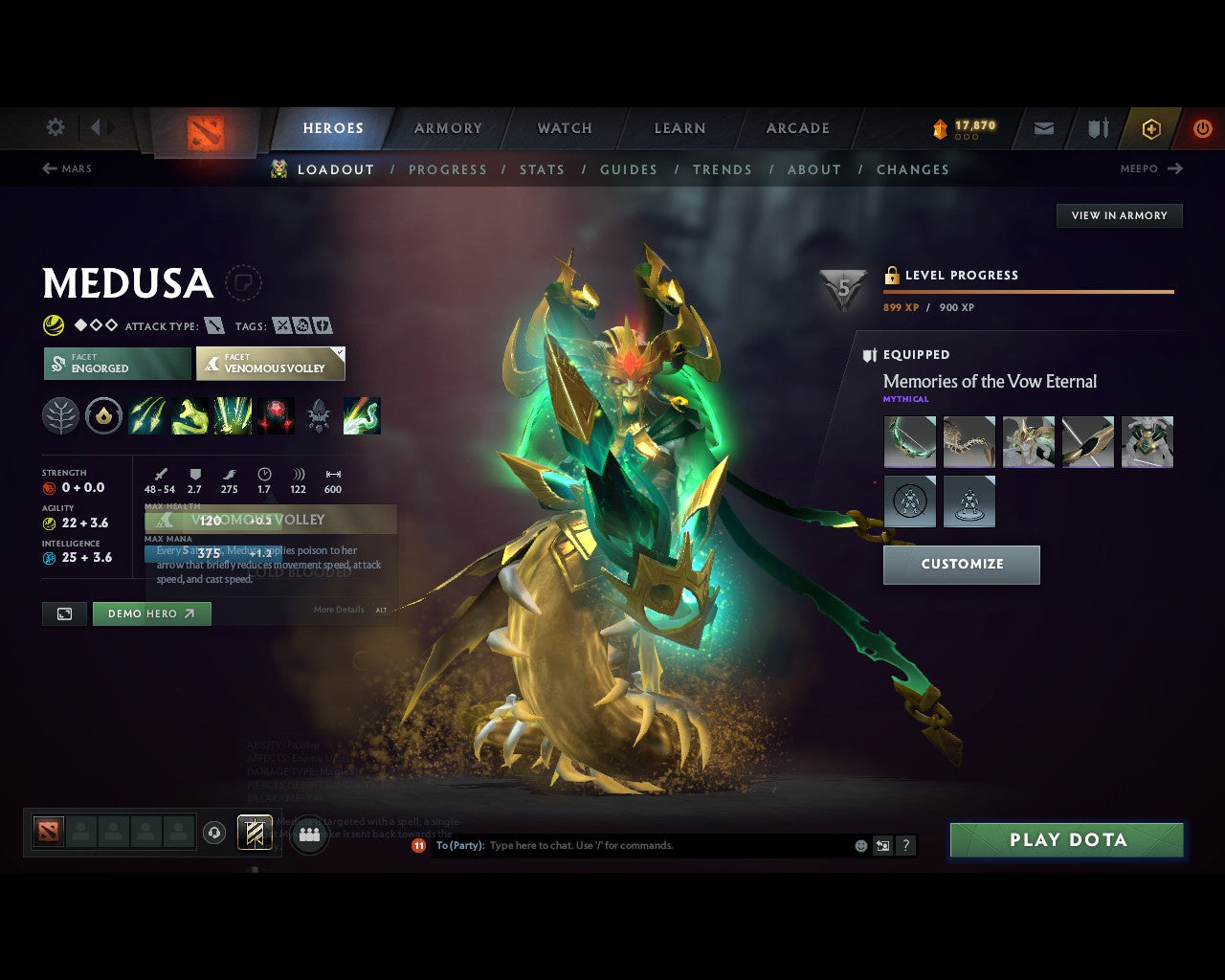The width and height of the screenshot is (1225, 980).
Task: Click the Level Progress XP bar
Action: point(1028,292)
